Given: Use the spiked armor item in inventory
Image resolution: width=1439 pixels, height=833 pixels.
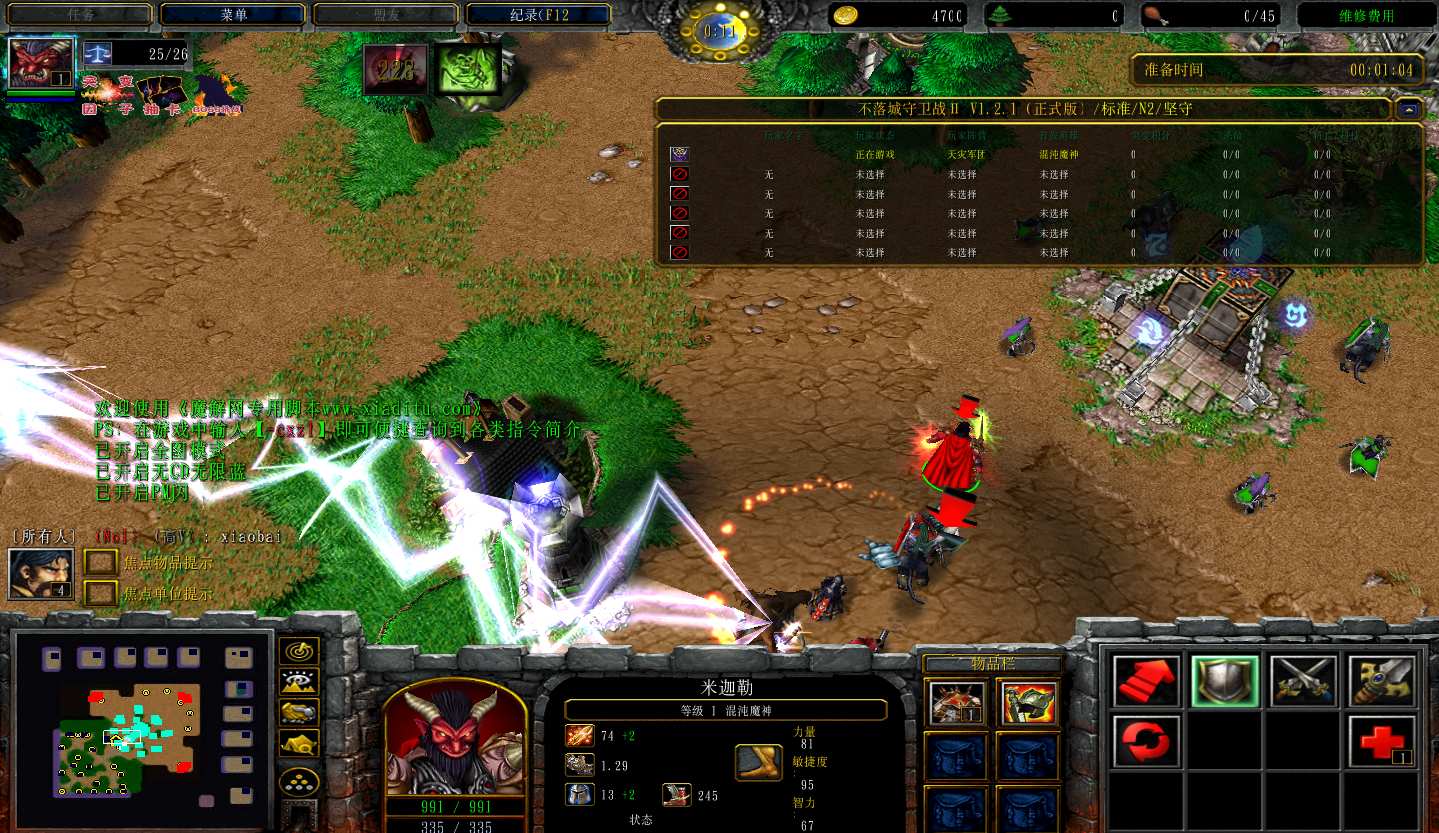Looking at the screenshot, I should tap(955, 703).
